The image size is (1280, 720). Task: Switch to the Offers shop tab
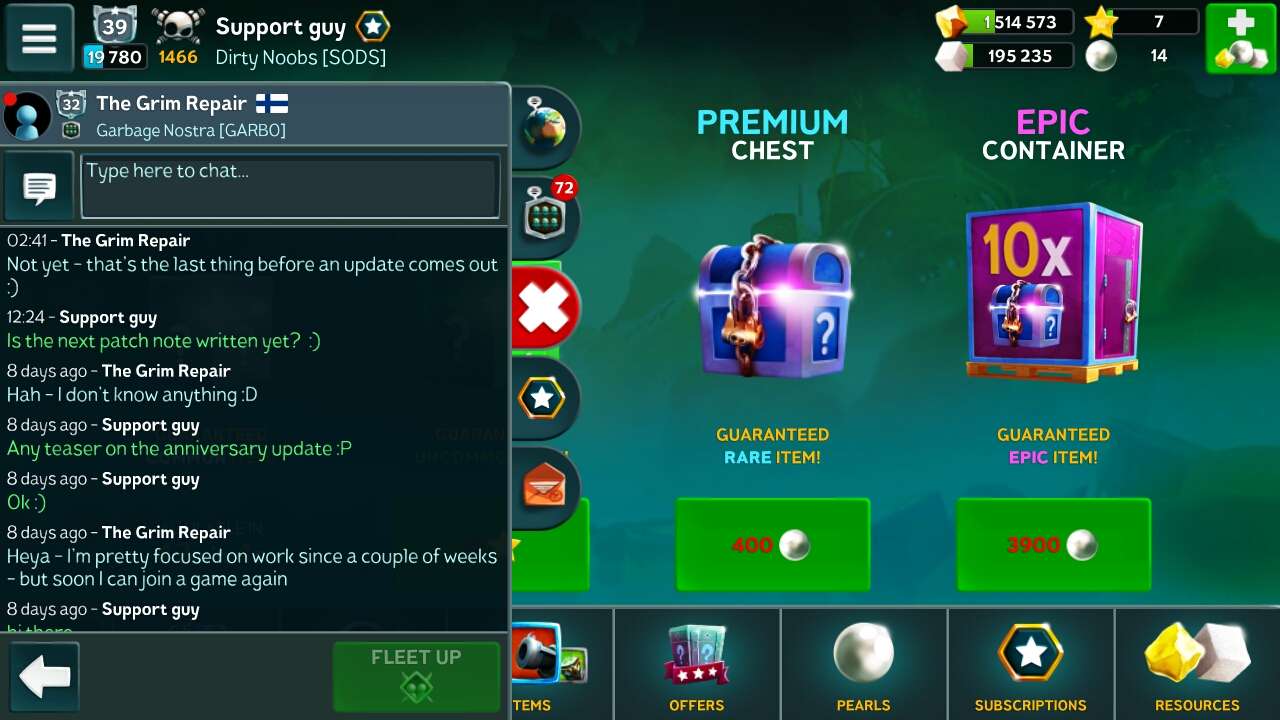coord(697,665)
